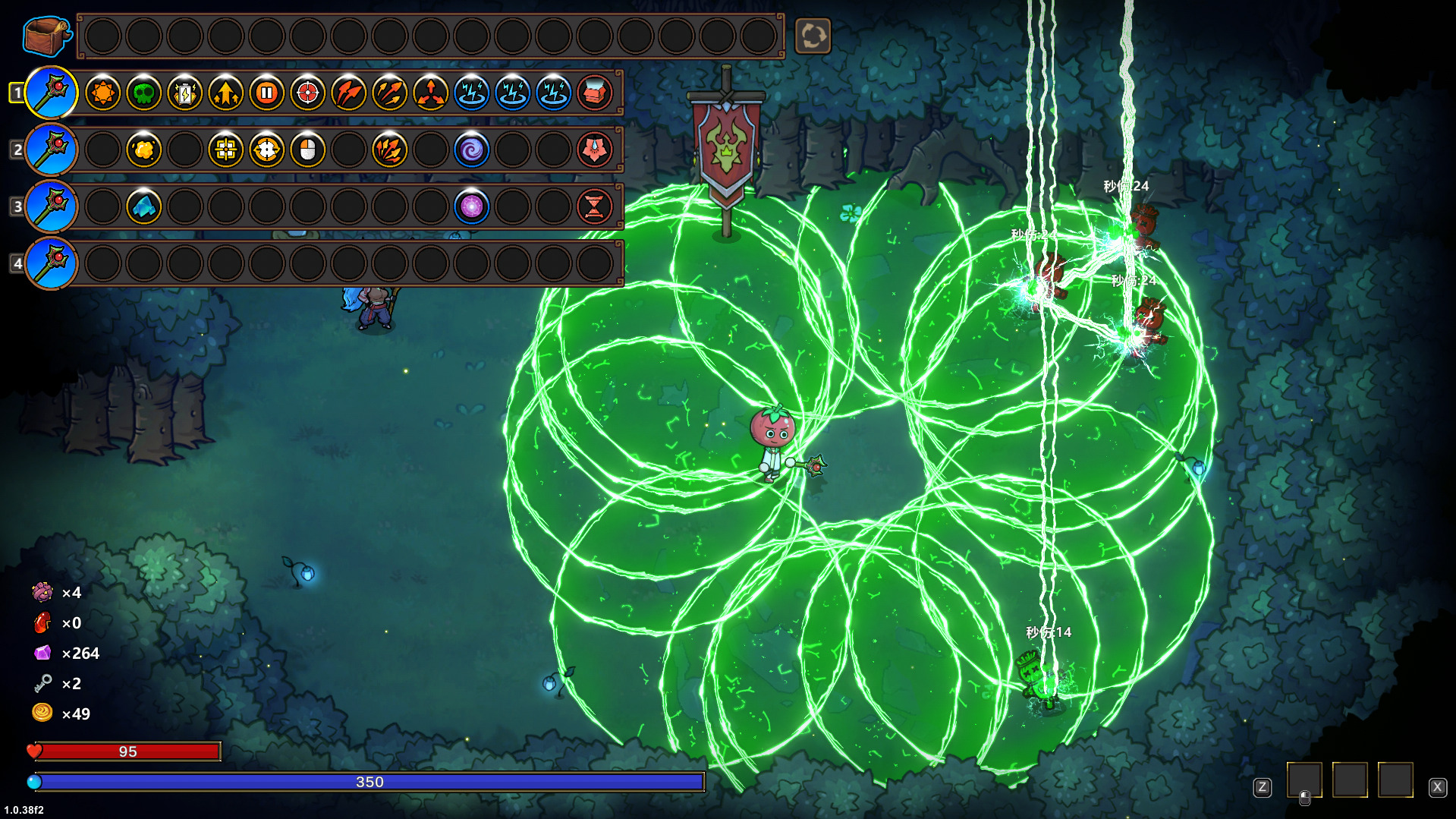
Task: Select the blue crystal spell
Action: [x=144, y=206]
